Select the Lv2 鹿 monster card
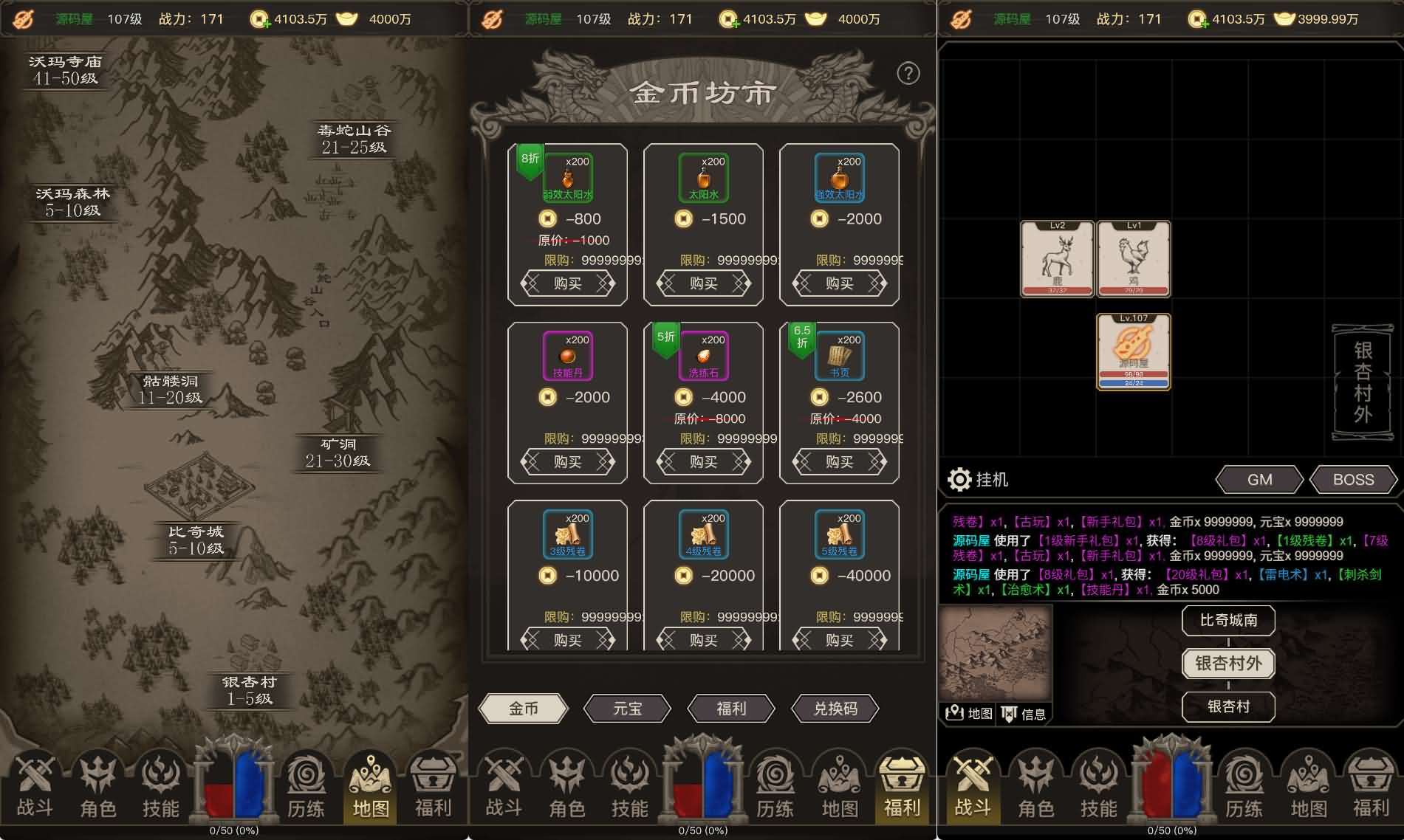 coord(1055,260)
